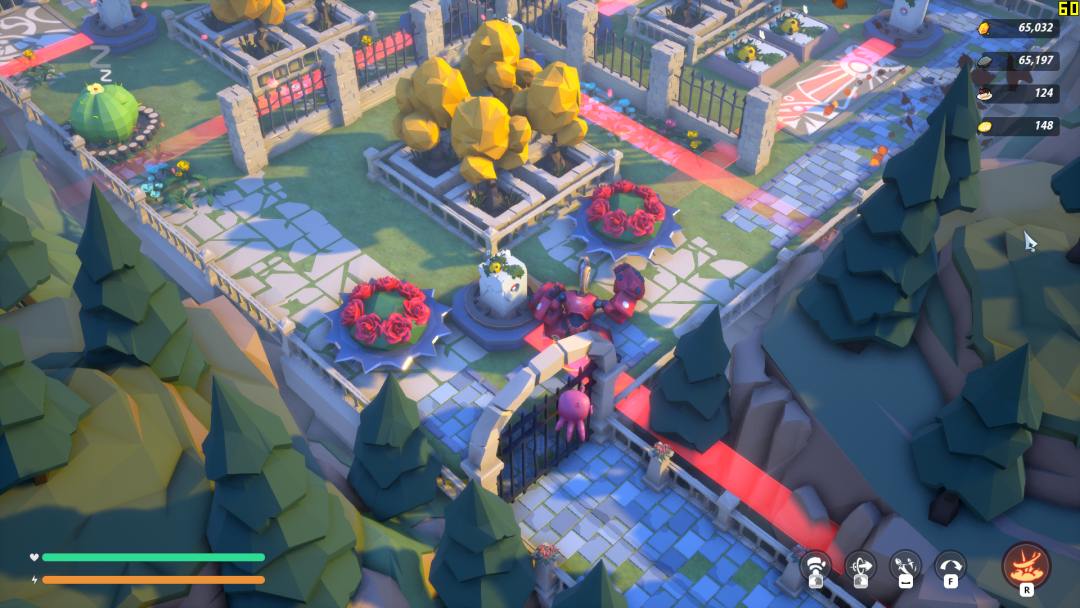Image resolution: width=1080 pixels, height=608 pixels.
Task: Activate the arrow-through-ring dash ability
Action: 860,567
